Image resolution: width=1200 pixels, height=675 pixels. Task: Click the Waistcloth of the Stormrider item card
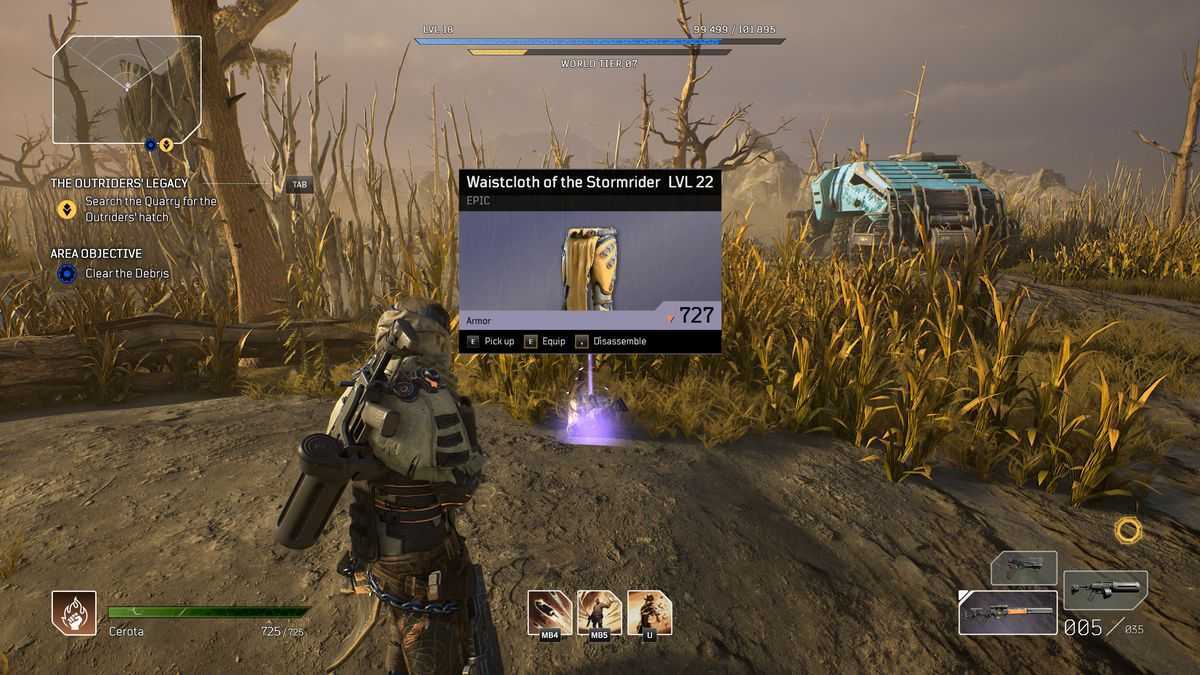(x=589, y=262)
